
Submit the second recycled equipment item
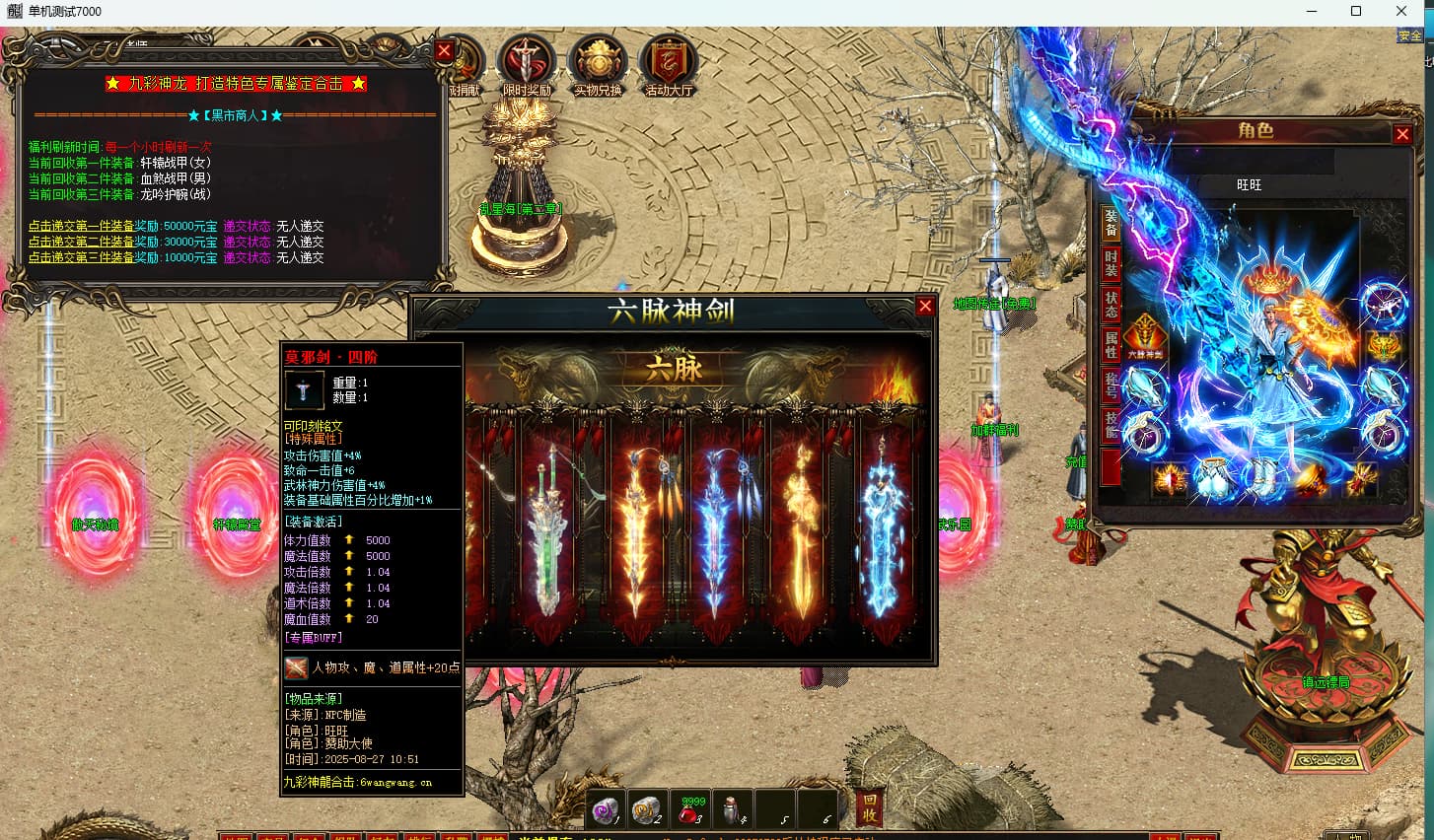[x=81, y=242]
